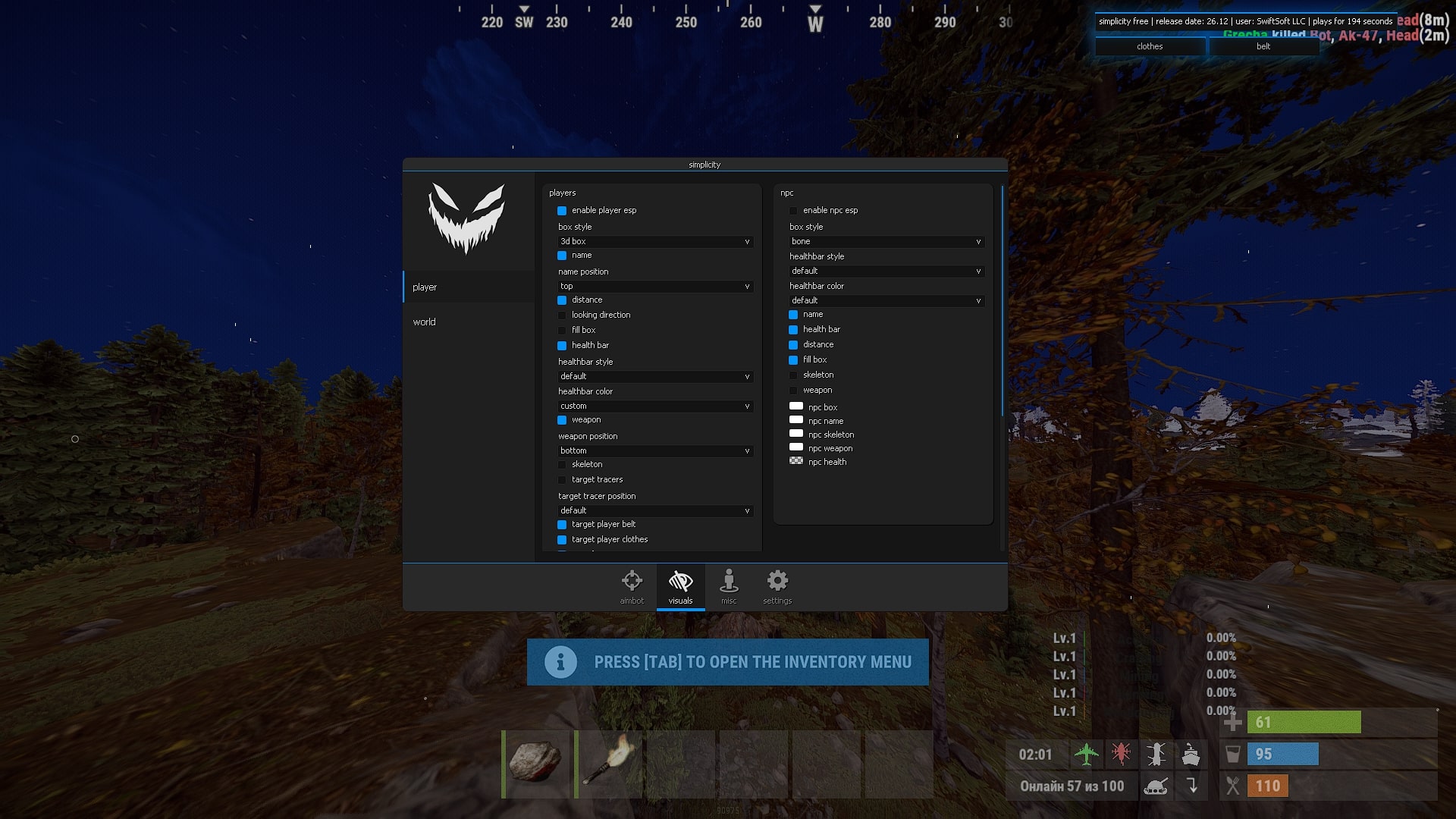Screen dimensions: 1456x819
Task: Open the box style dropdown showing 3d box
Action: coord(654,241)
